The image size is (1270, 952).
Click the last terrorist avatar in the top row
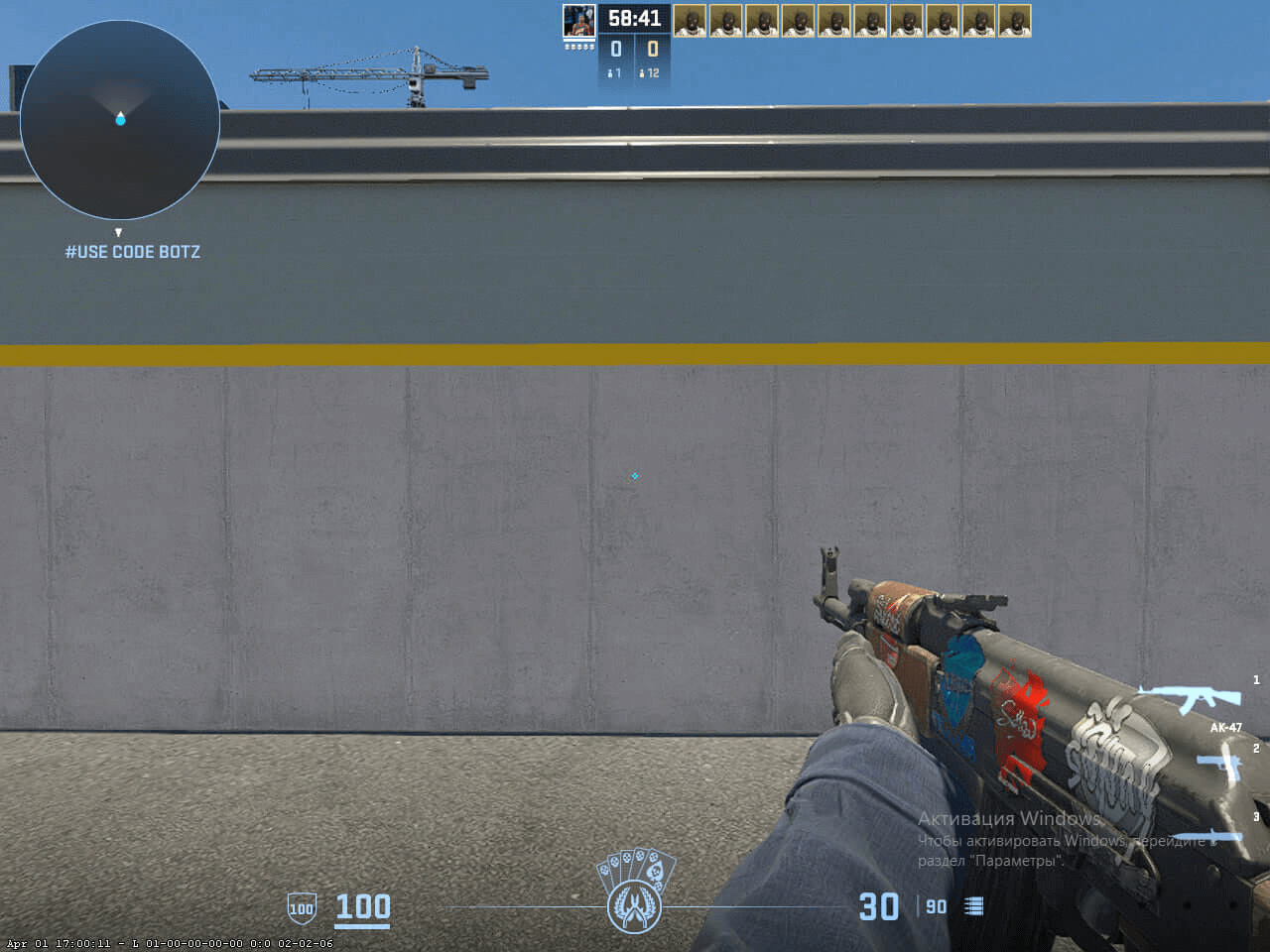click(x=1014, y=21)
